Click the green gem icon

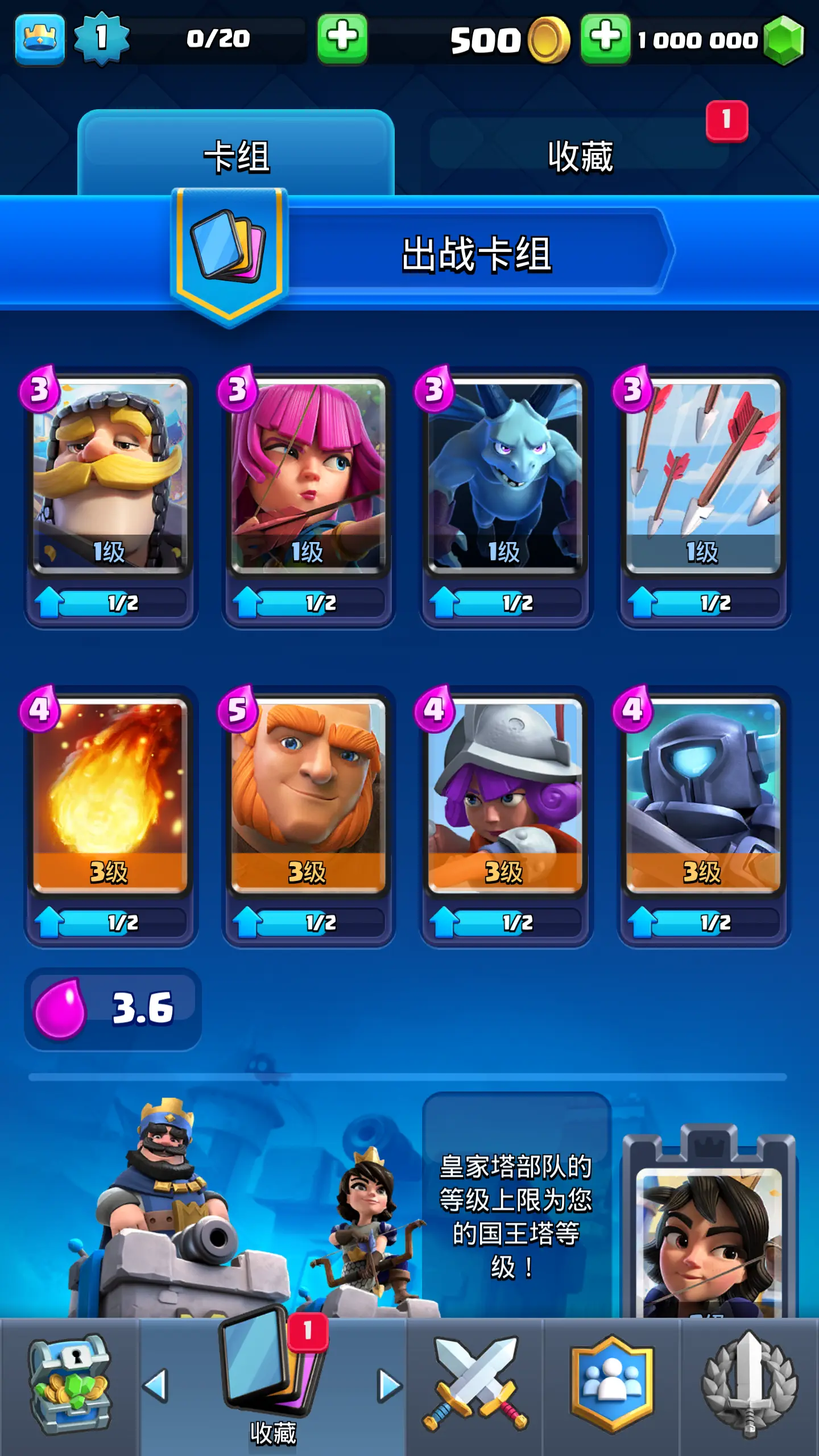[x=784, y=40]
